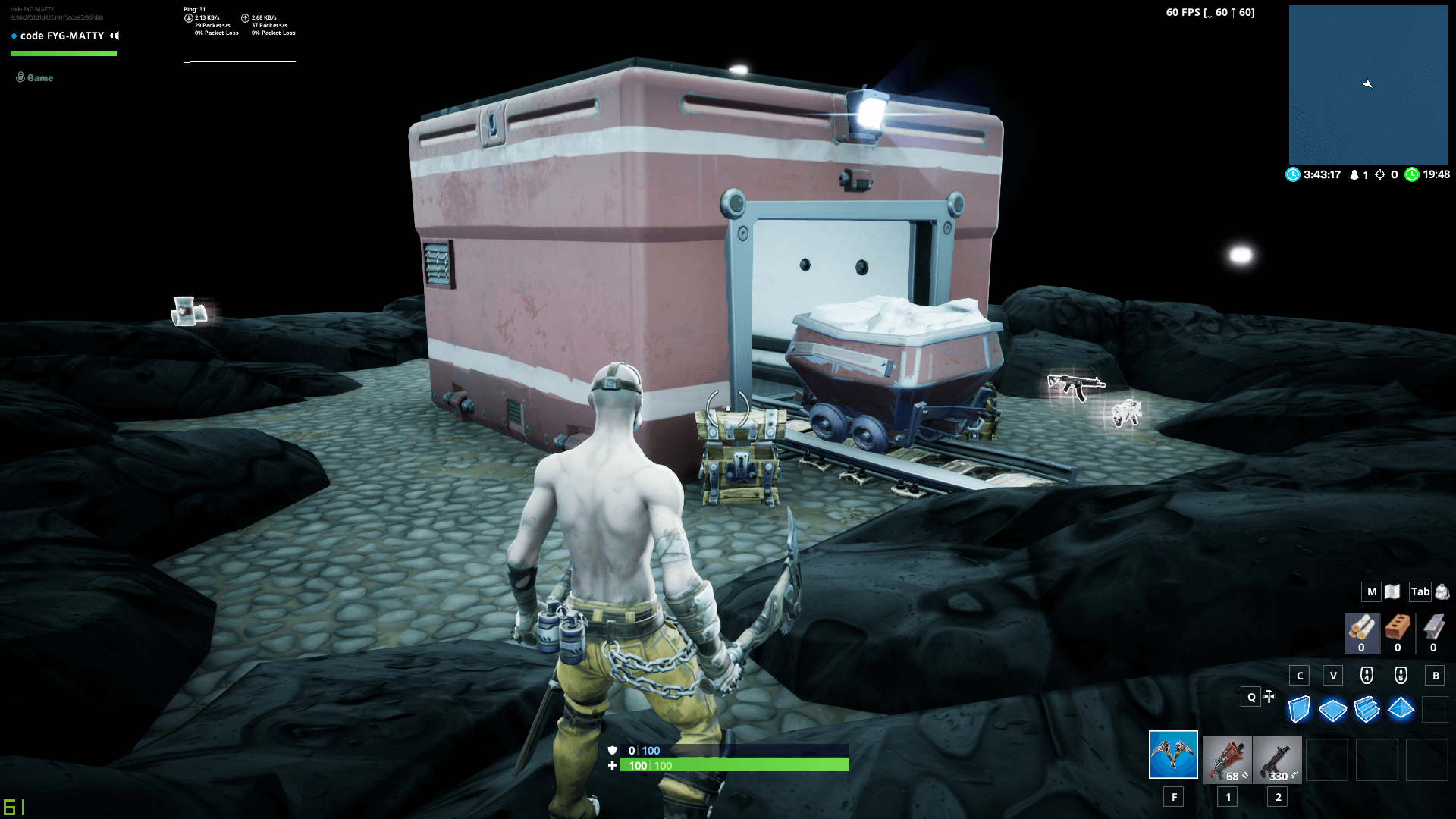1456x819 pixels.
Task: Equip the black submachine gun with 330 ammo
Action: pyautogui.click(x=1277, y=758)
